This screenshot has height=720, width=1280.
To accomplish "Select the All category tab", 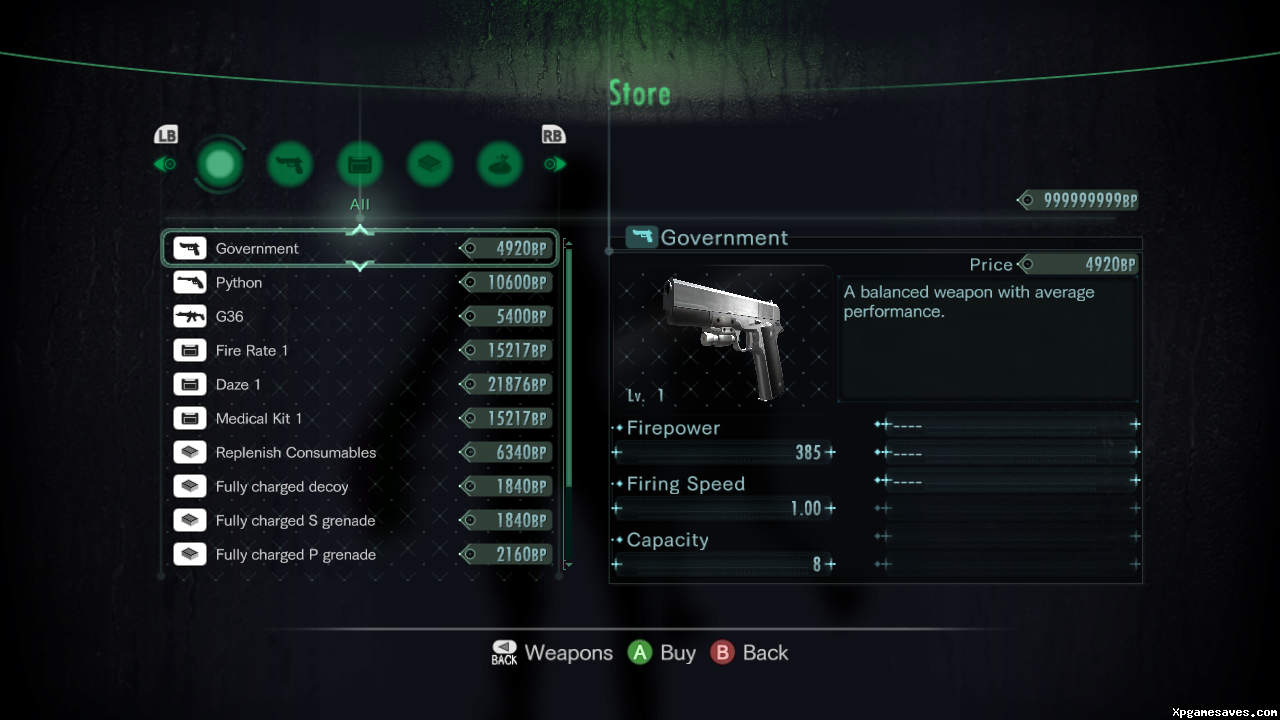I will tap(220, 163).
